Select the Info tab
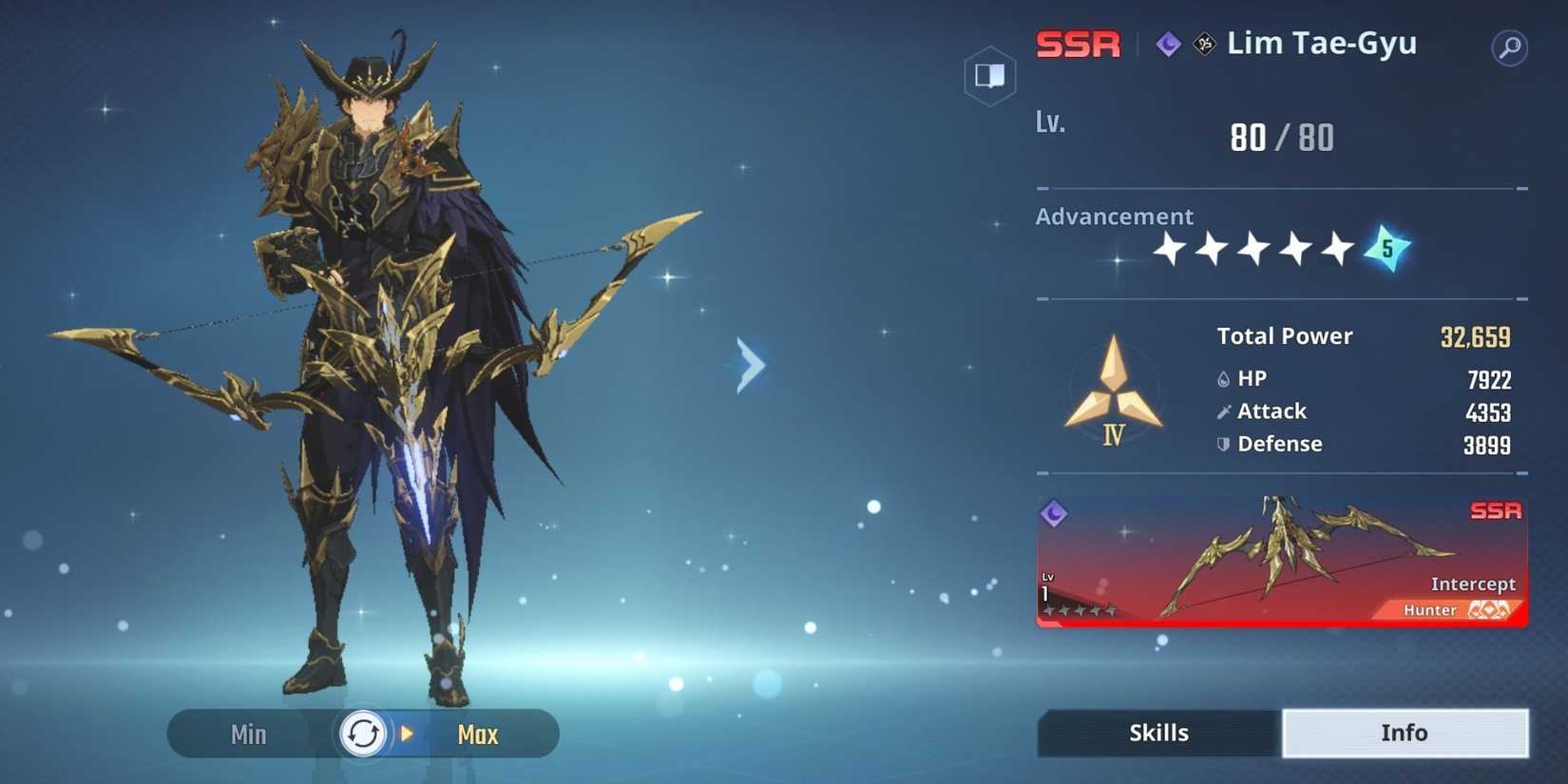This screenshot has height=784, width=1568. click(1405, 732)
